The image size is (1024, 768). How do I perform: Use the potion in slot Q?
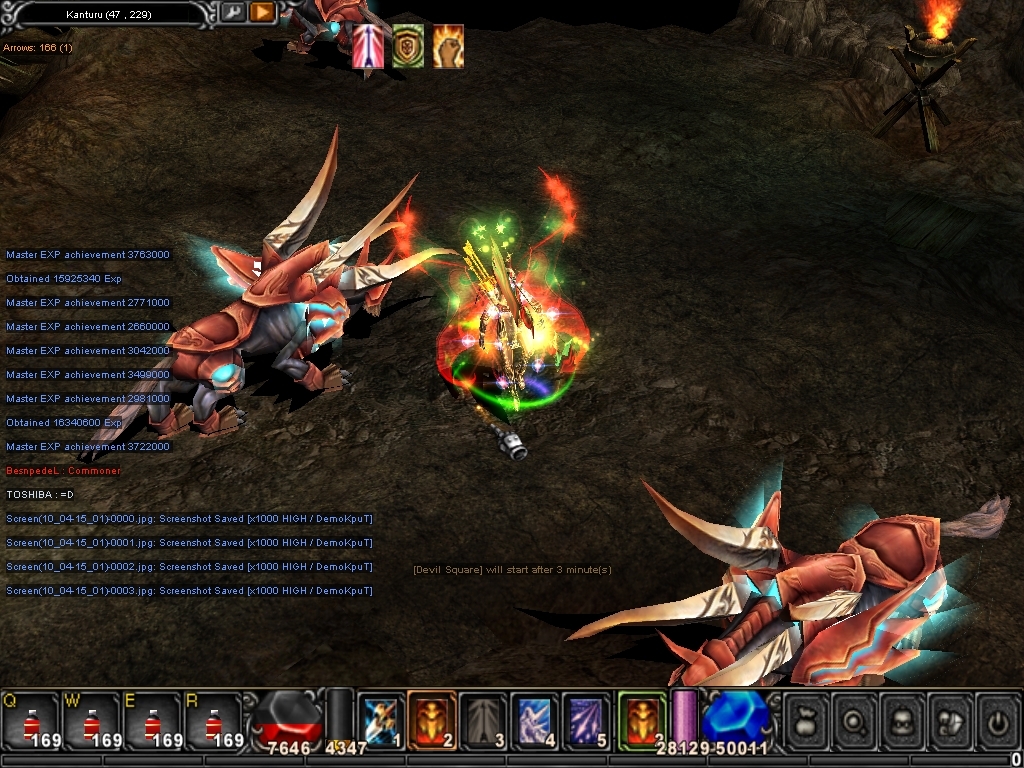tap(30, 719)
